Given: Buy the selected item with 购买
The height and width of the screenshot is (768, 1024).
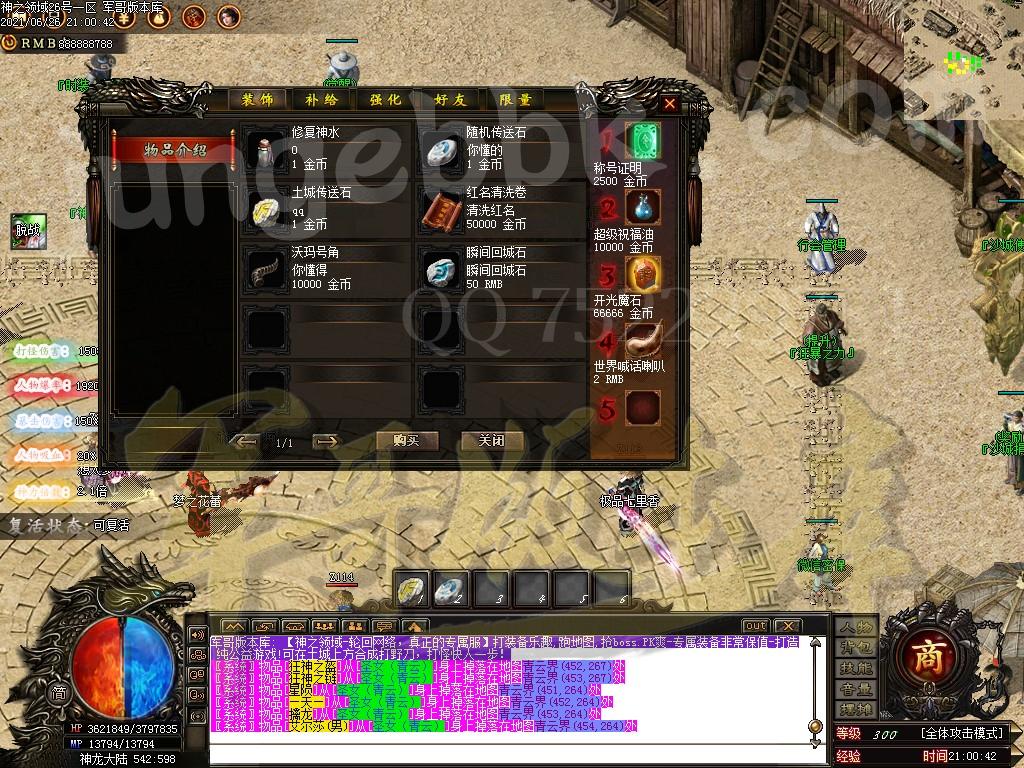Looking at the screenshot, I should click(407, 441).
